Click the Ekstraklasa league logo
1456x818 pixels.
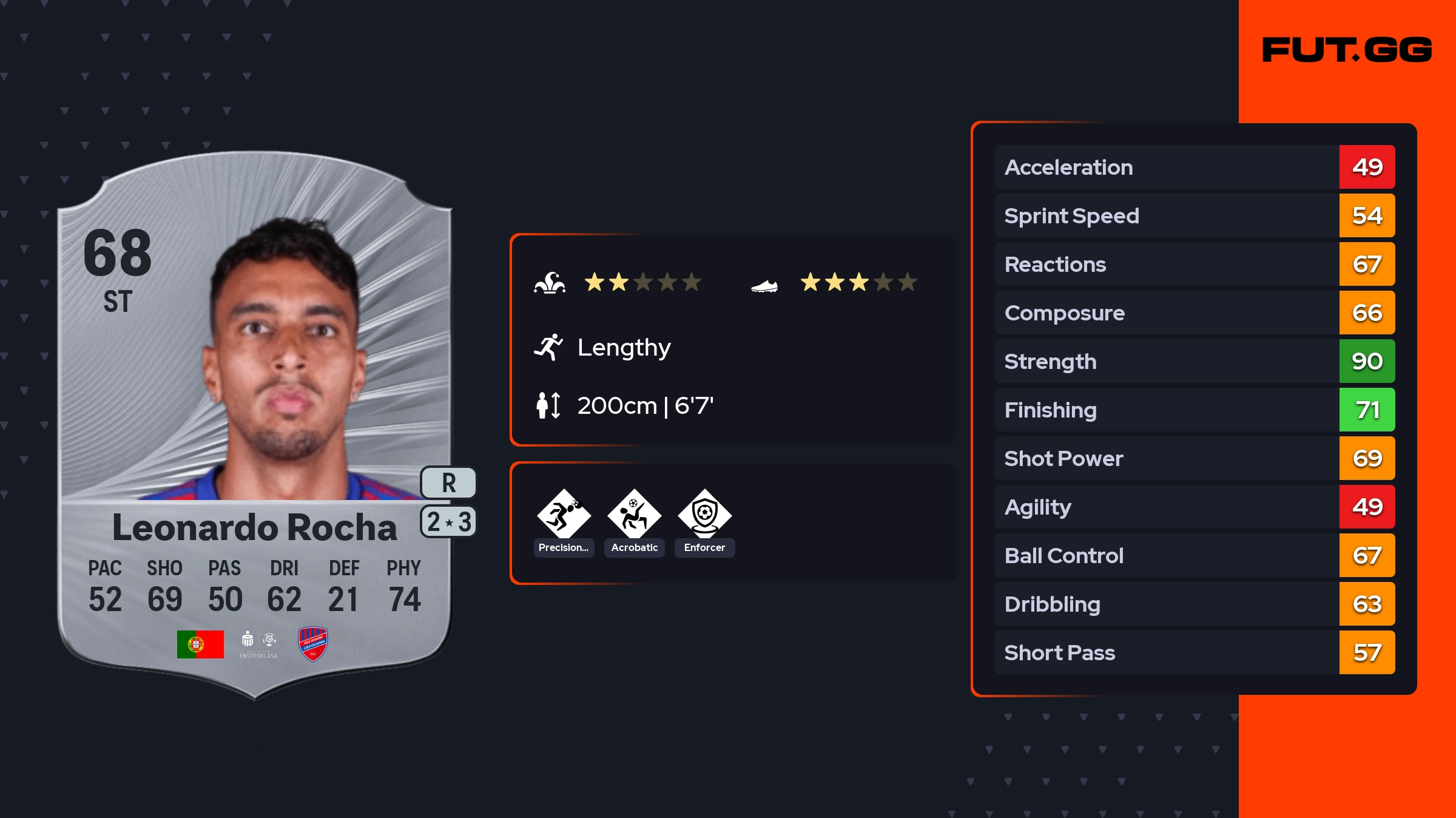click(x=258, y=644)
